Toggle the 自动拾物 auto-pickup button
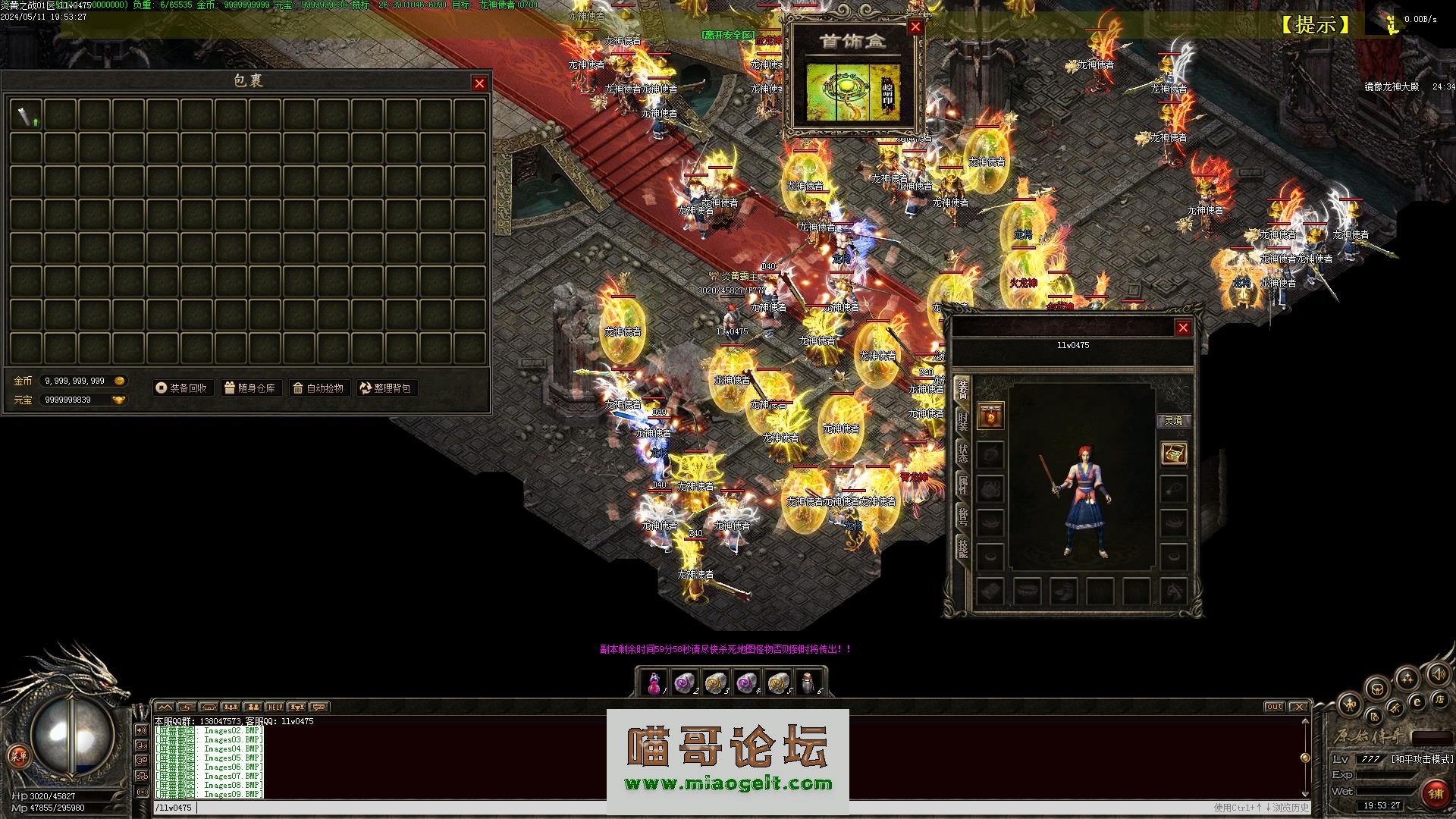The width and height of the screenshot is (1456, 819). coord(318,388)
